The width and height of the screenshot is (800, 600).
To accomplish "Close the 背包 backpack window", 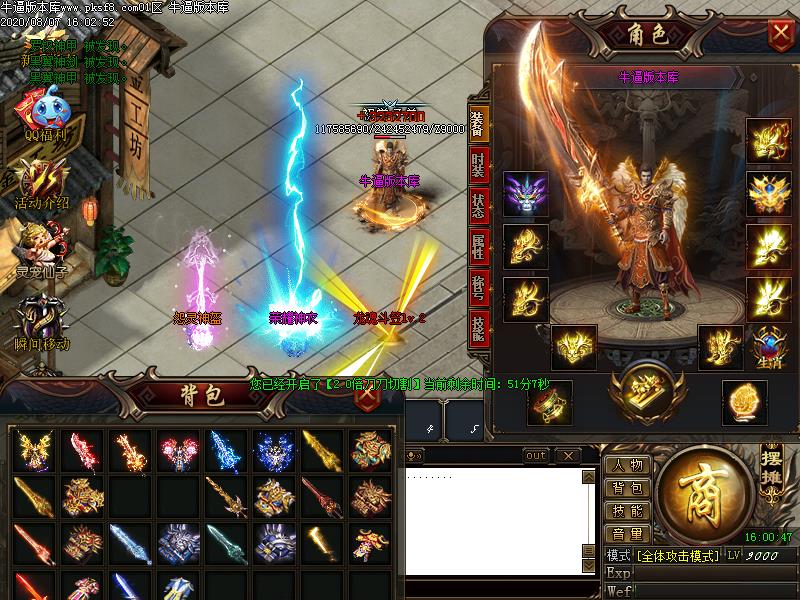I will [367, 394].
